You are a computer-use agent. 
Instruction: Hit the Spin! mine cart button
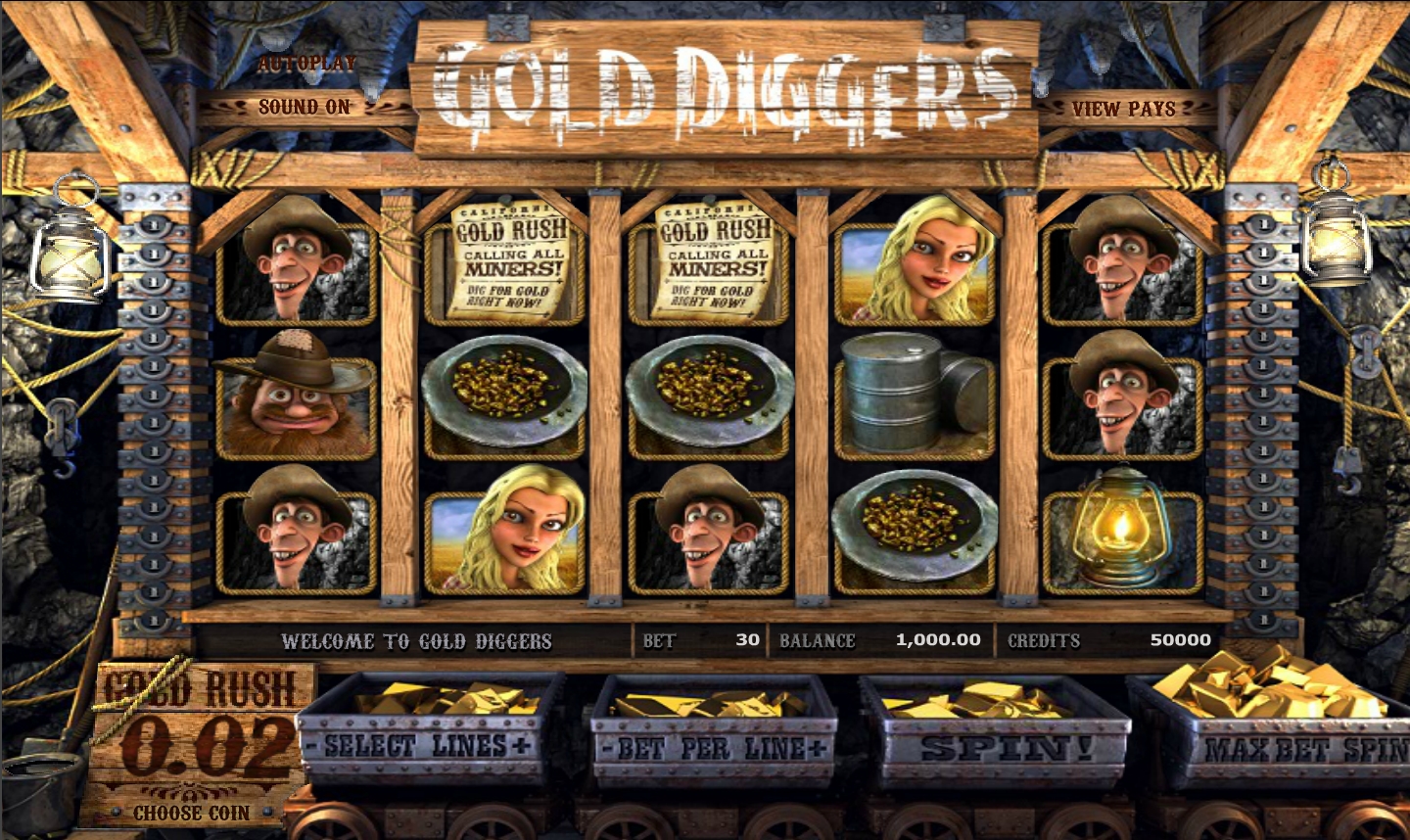click(x=997, y=750)
